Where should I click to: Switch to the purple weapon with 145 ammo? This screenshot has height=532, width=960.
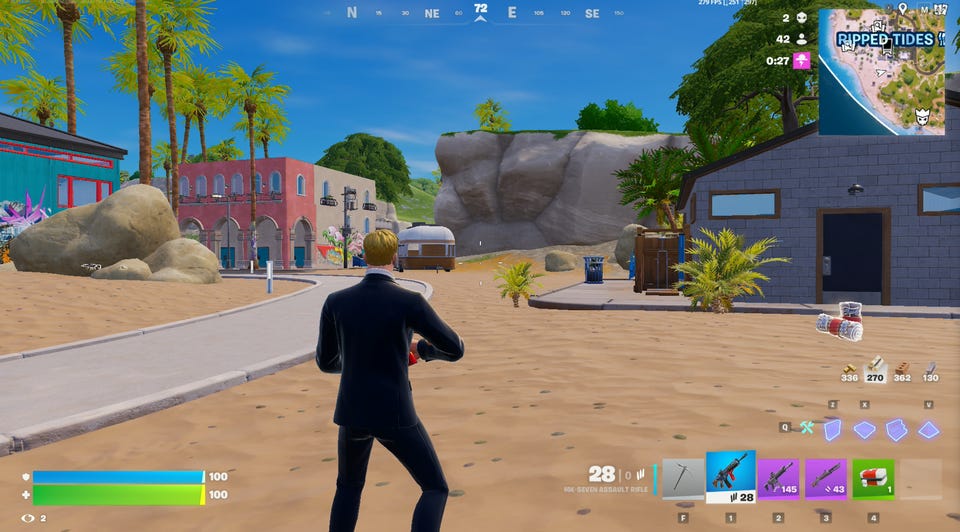click(x=778, y=479)
